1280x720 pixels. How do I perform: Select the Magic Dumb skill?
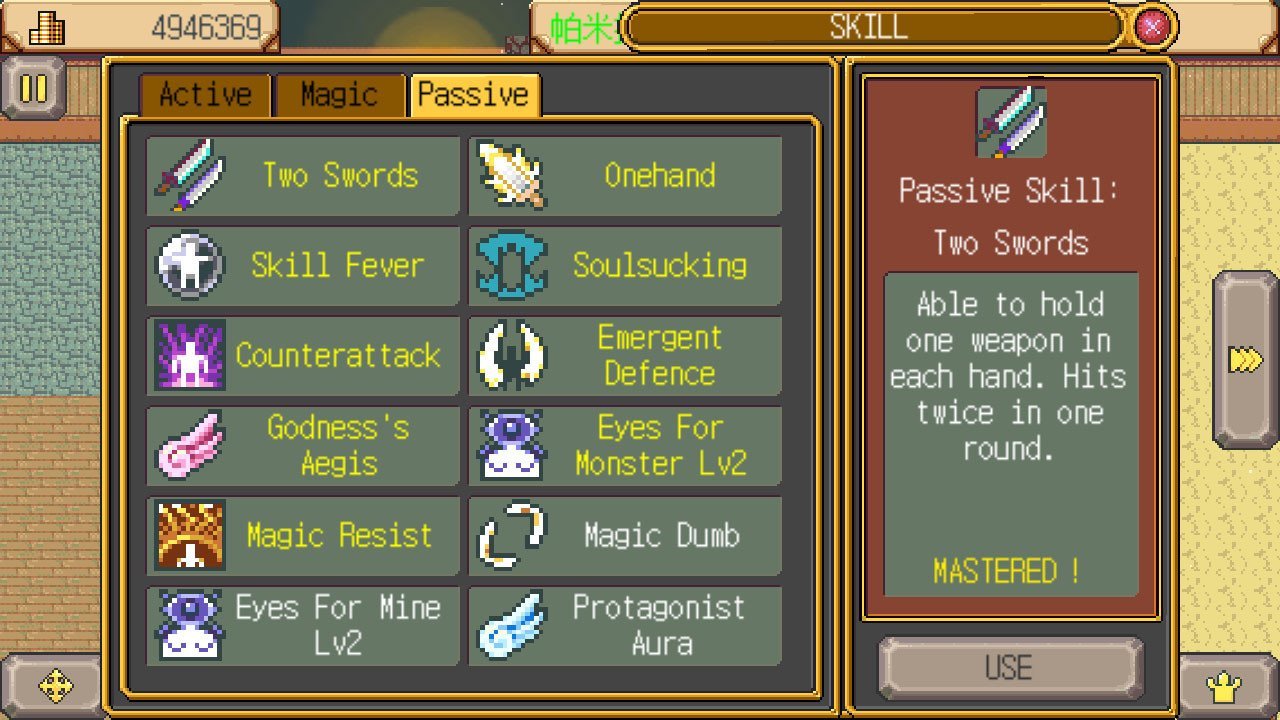pos(625,536)
